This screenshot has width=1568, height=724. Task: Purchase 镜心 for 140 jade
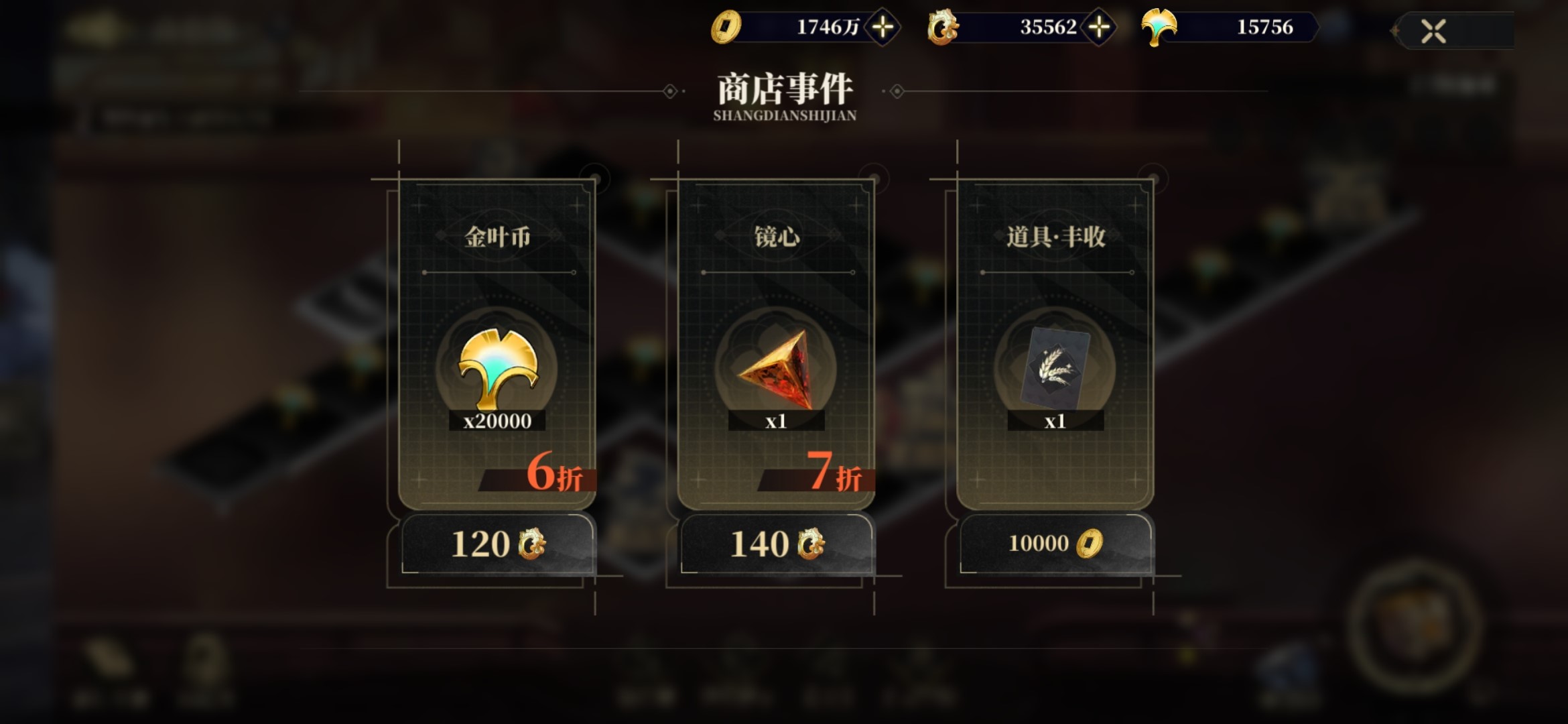tap(776, 544)
